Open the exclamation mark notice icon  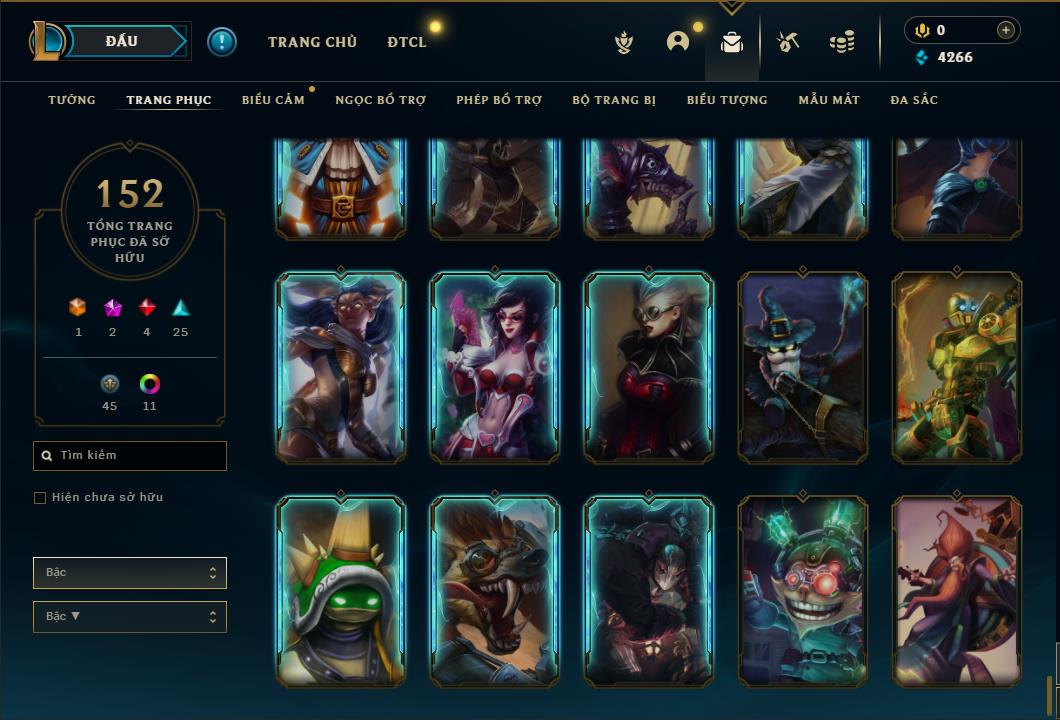222,41
